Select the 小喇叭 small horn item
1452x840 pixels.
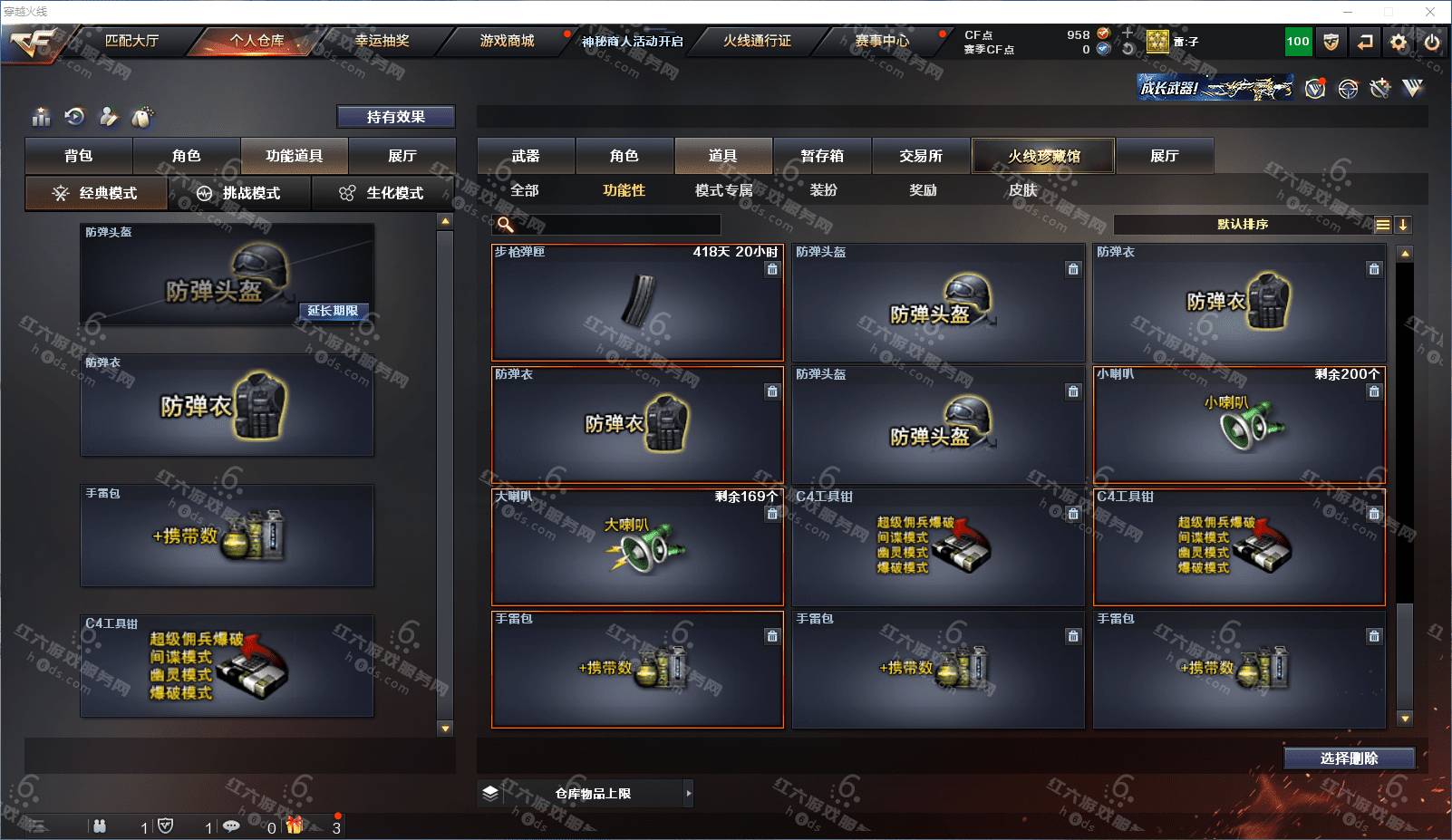(x=1239, y=424)
